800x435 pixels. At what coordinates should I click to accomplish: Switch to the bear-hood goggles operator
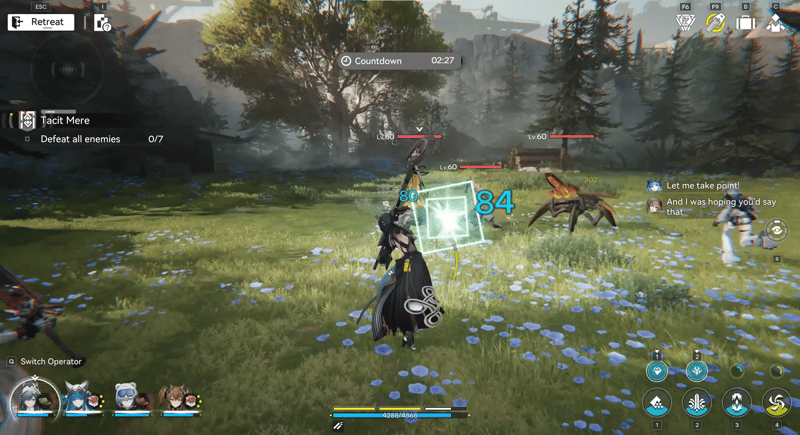(126, 398)
